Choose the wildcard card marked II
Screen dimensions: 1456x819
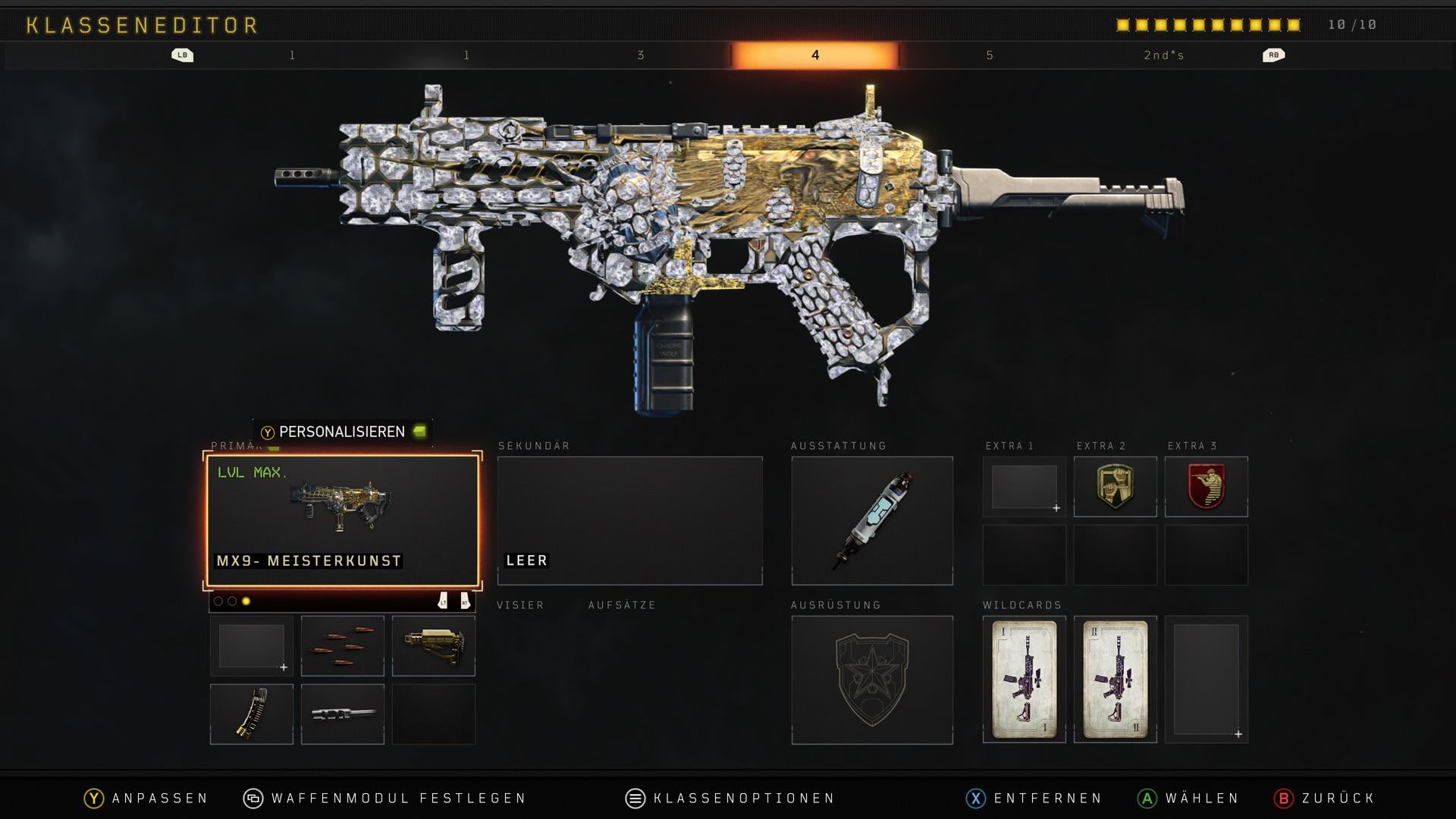point(1115,679)
